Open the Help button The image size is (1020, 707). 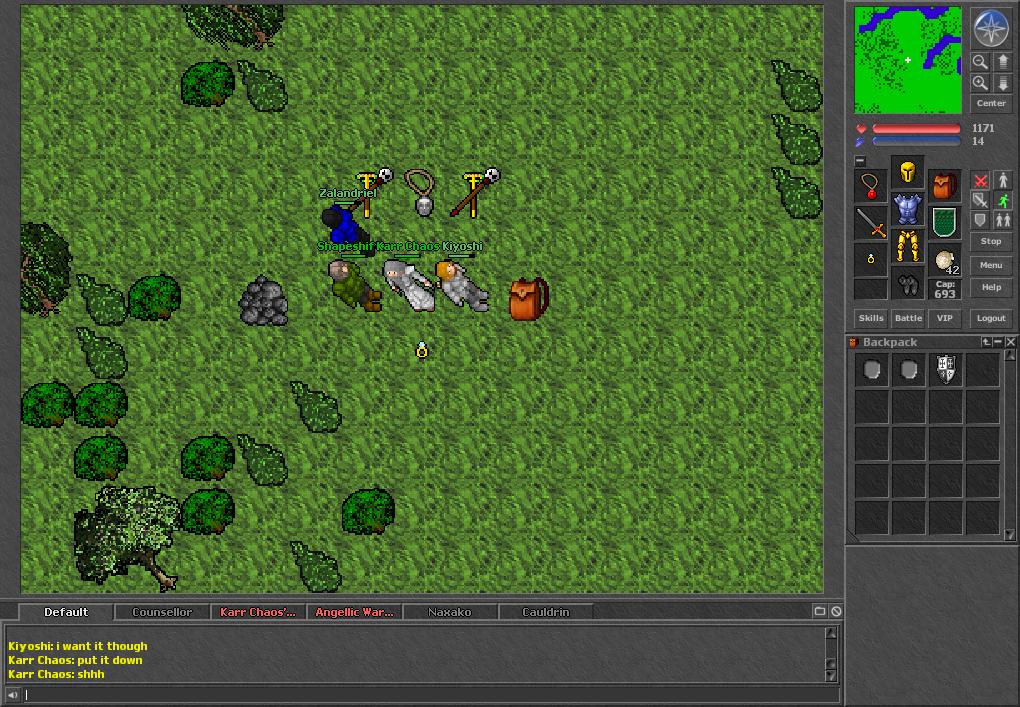[x=991, y=287]
